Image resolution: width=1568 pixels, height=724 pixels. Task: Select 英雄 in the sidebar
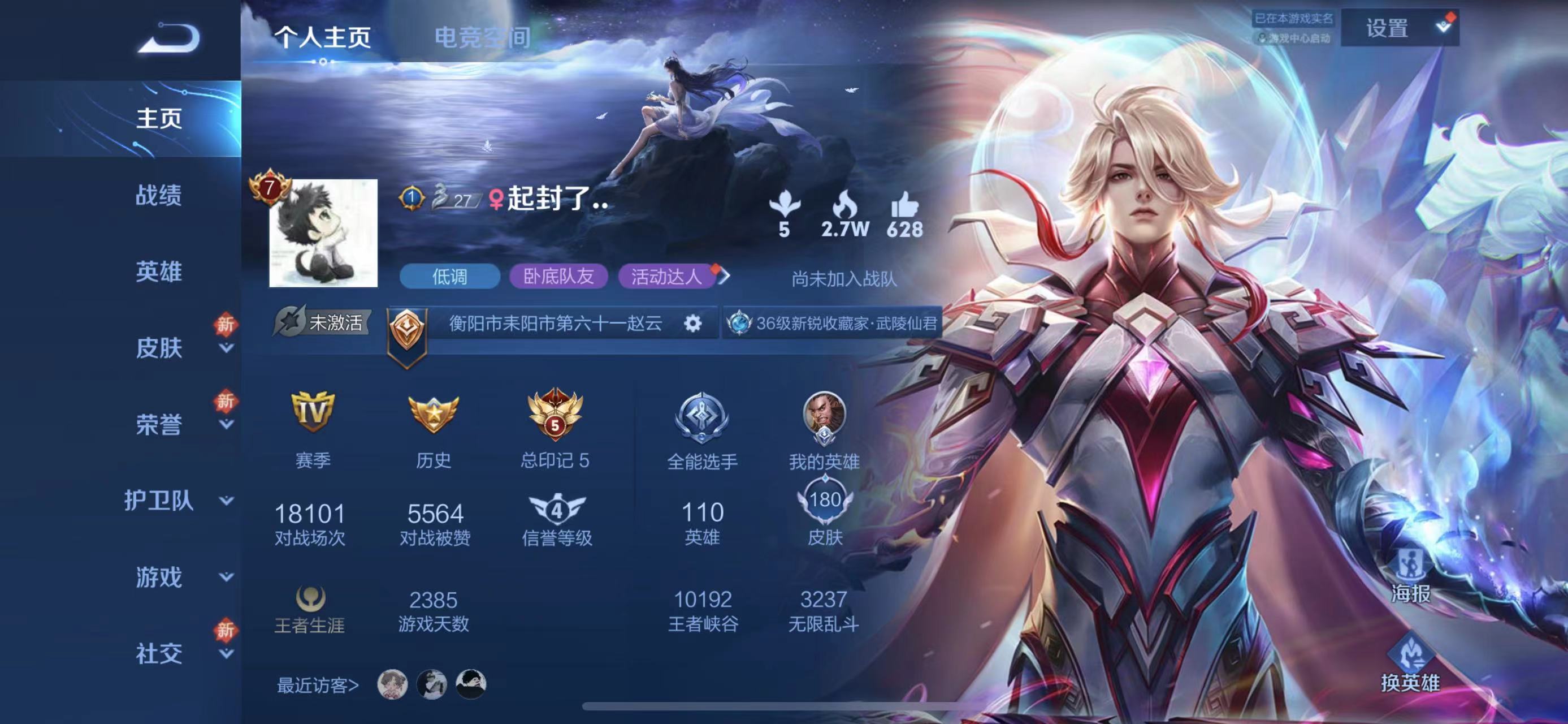tap(158, 271)
